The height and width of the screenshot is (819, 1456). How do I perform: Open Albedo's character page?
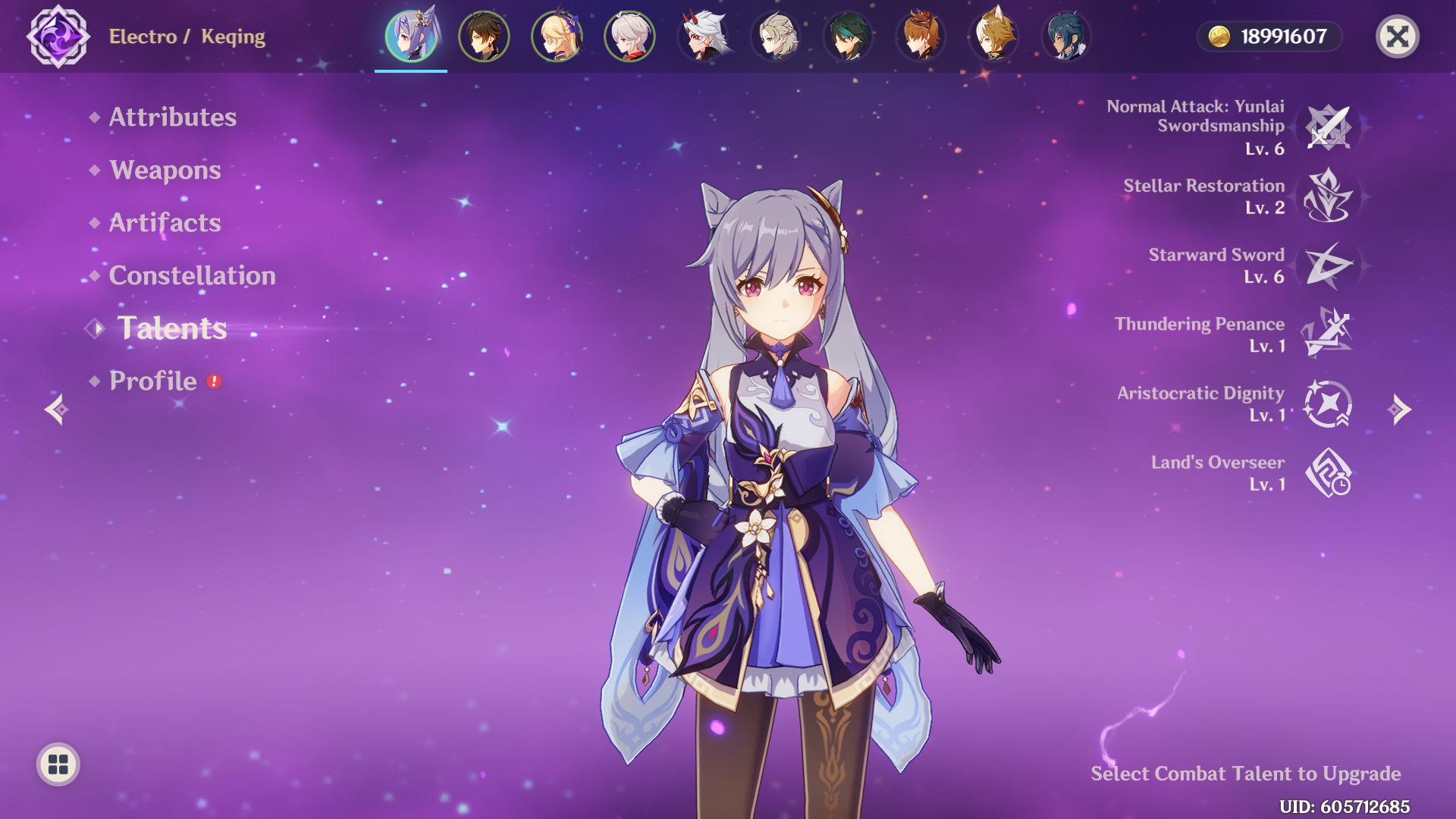click(x=774, y=36)
